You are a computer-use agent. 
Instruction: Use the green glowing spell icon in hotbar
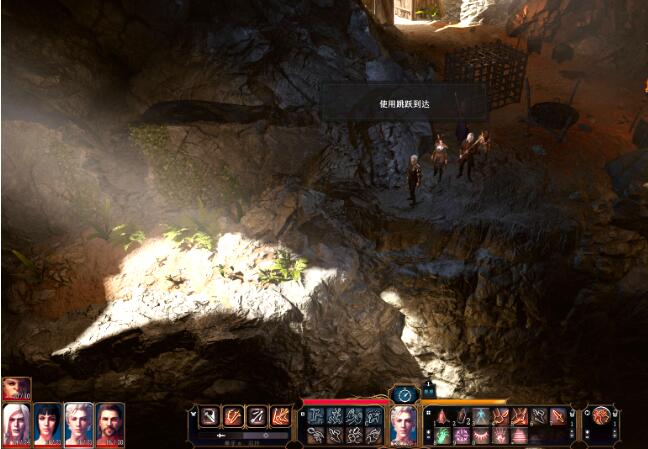click(442, 436)
